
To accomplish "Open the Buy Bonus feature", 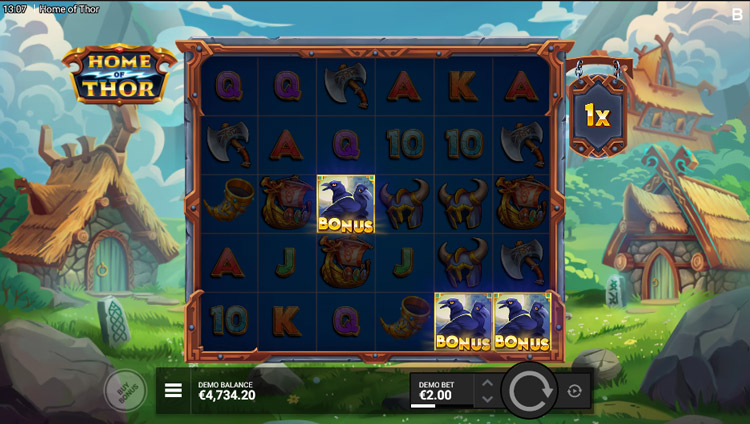I will tap(124, 390).
